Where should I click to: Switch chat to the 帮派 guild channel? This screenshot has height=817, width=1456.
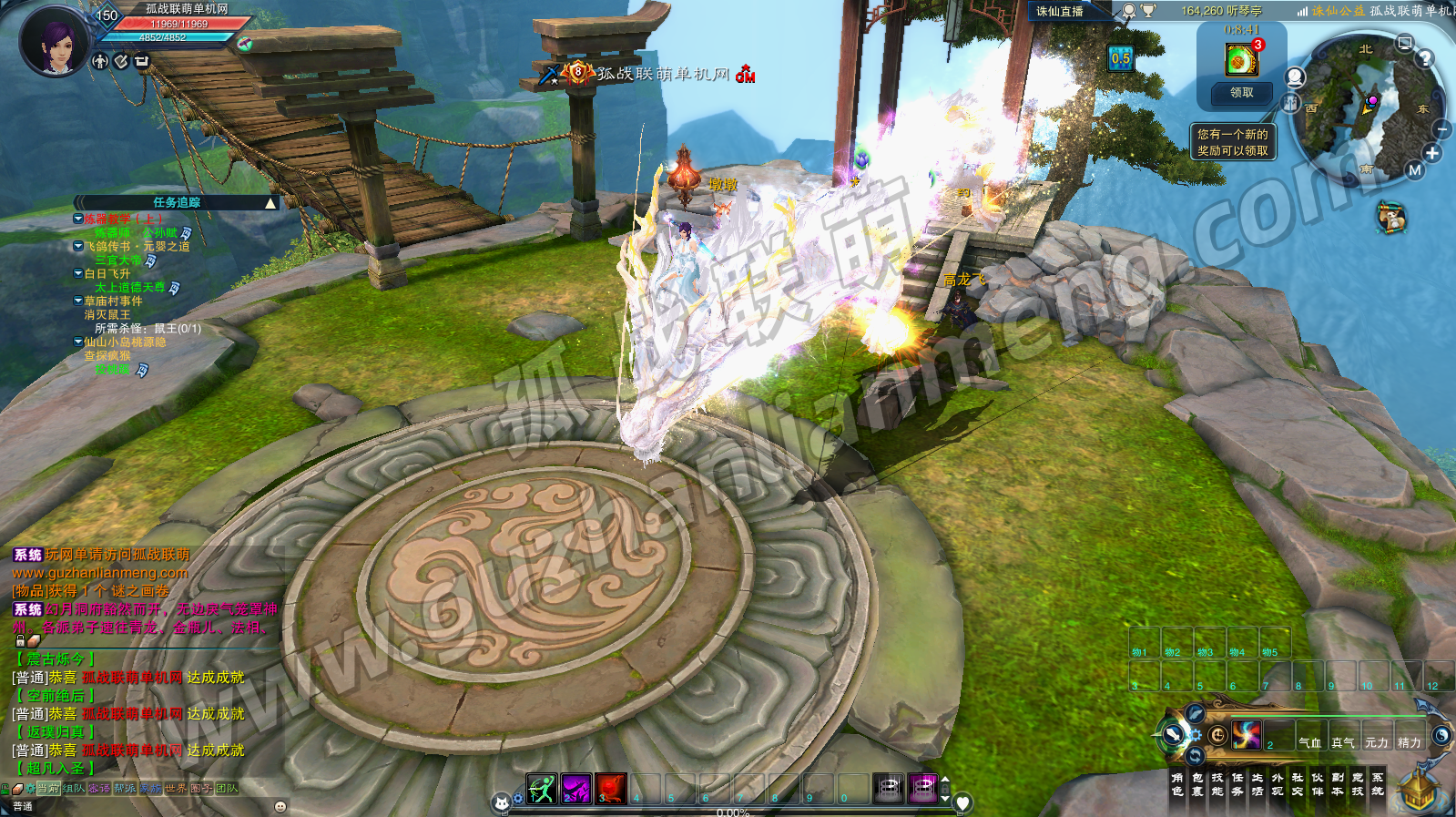[125, 789]
